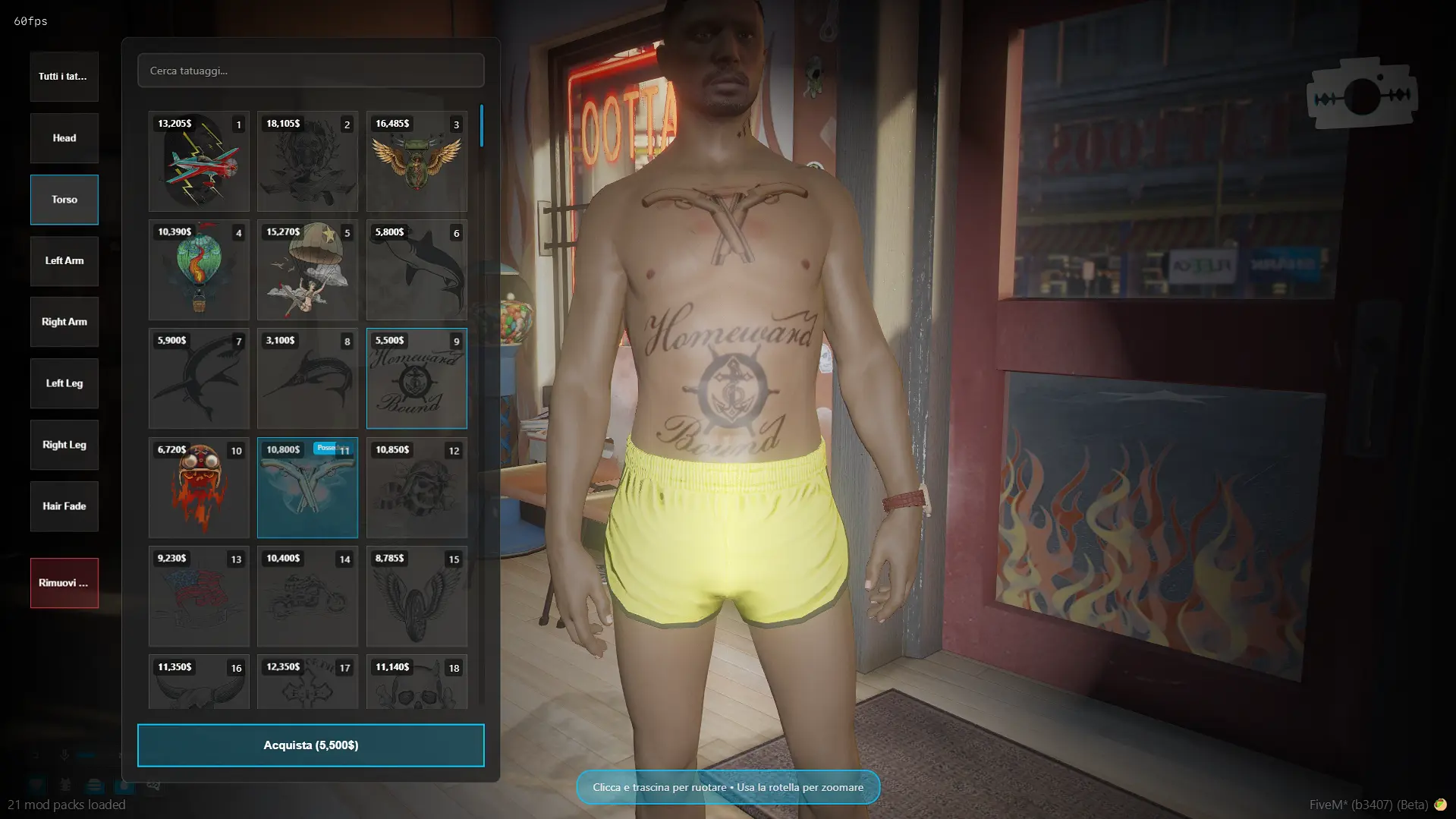
Task: Click the water drop icon in the bottom row
Action: click(x=122, y=786)
